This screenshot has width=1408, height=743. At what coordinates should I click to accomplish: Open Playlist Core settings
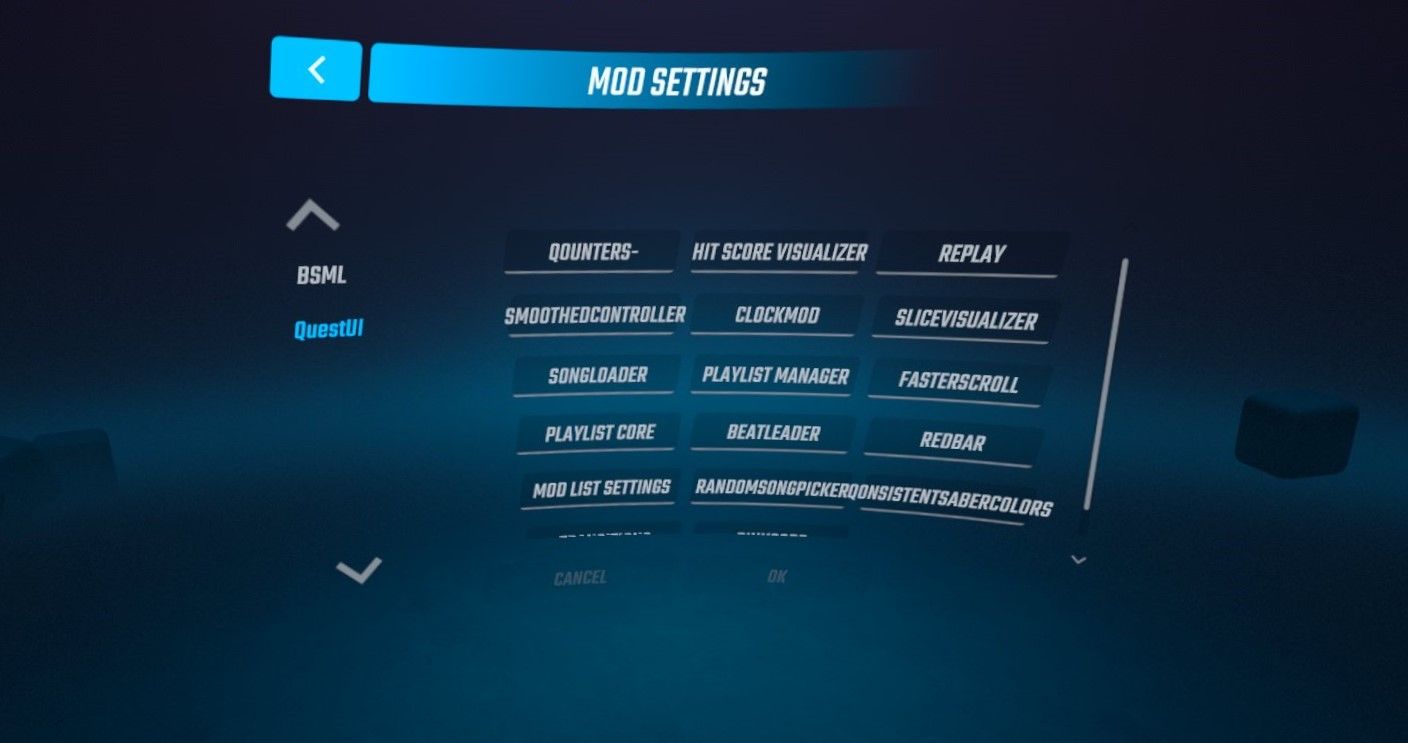pos(597,432)
